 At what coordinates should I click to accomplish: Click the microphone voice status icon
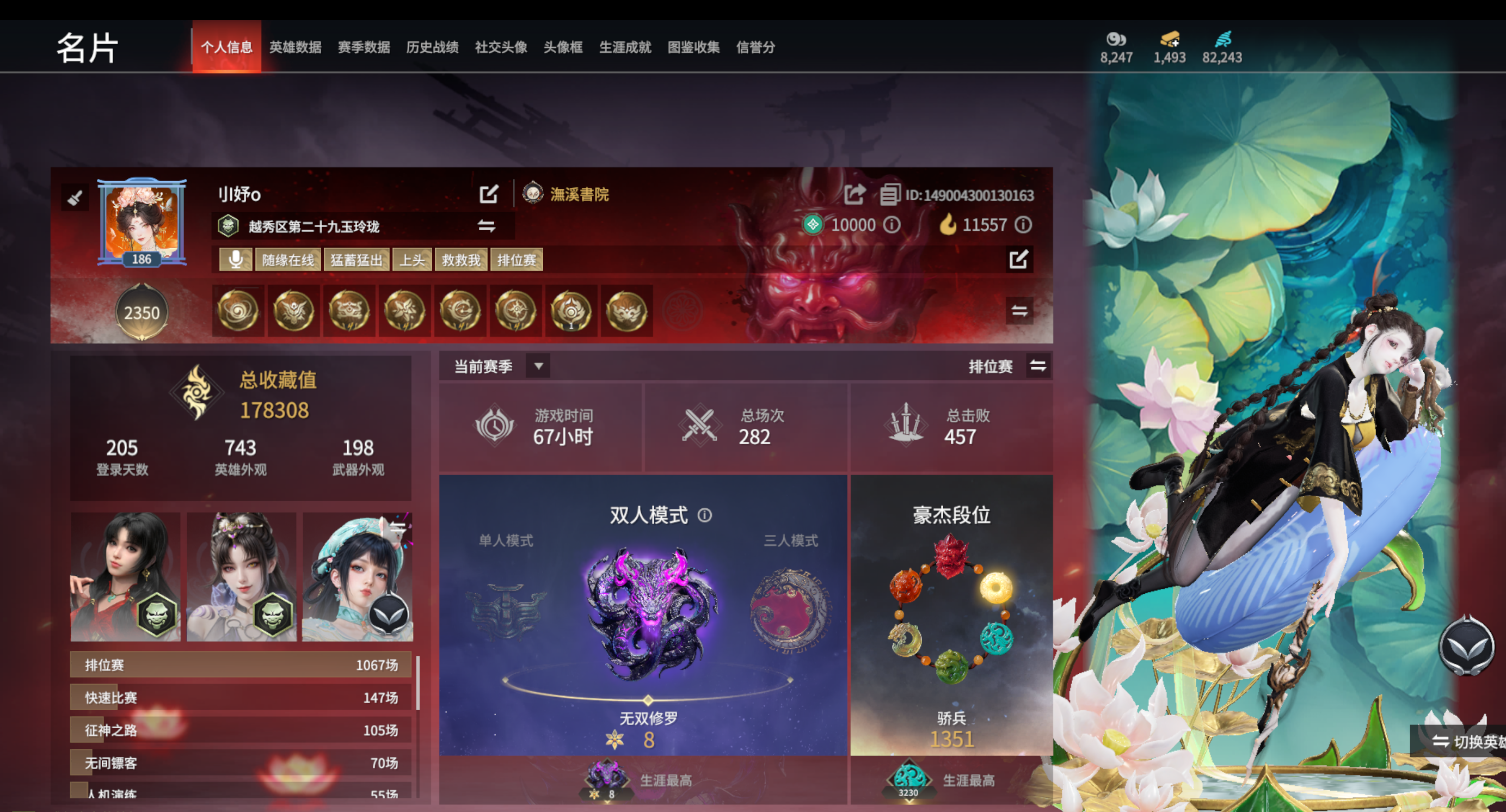point(236,260)
